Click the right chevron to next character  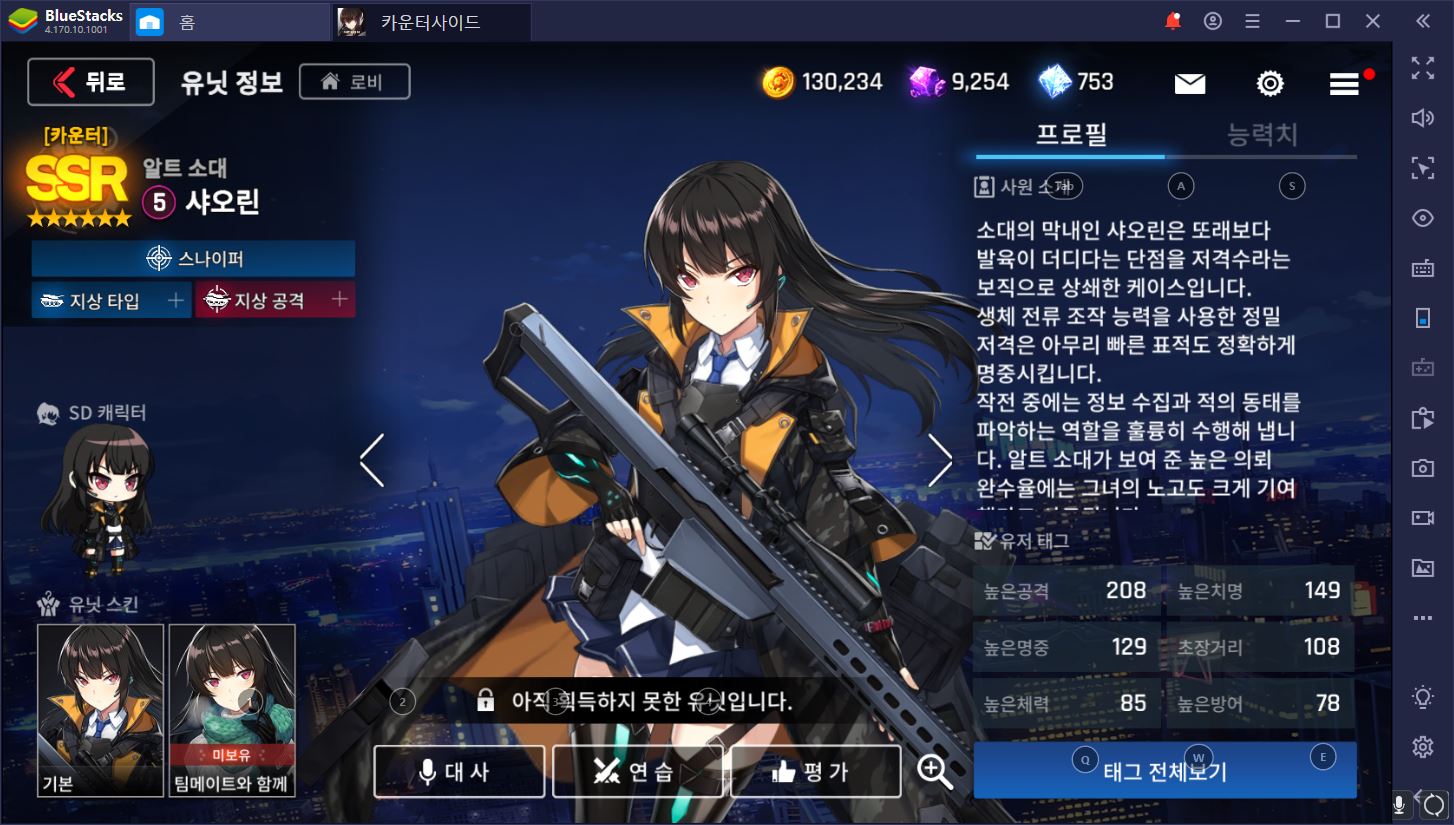(x=941, y=458)
